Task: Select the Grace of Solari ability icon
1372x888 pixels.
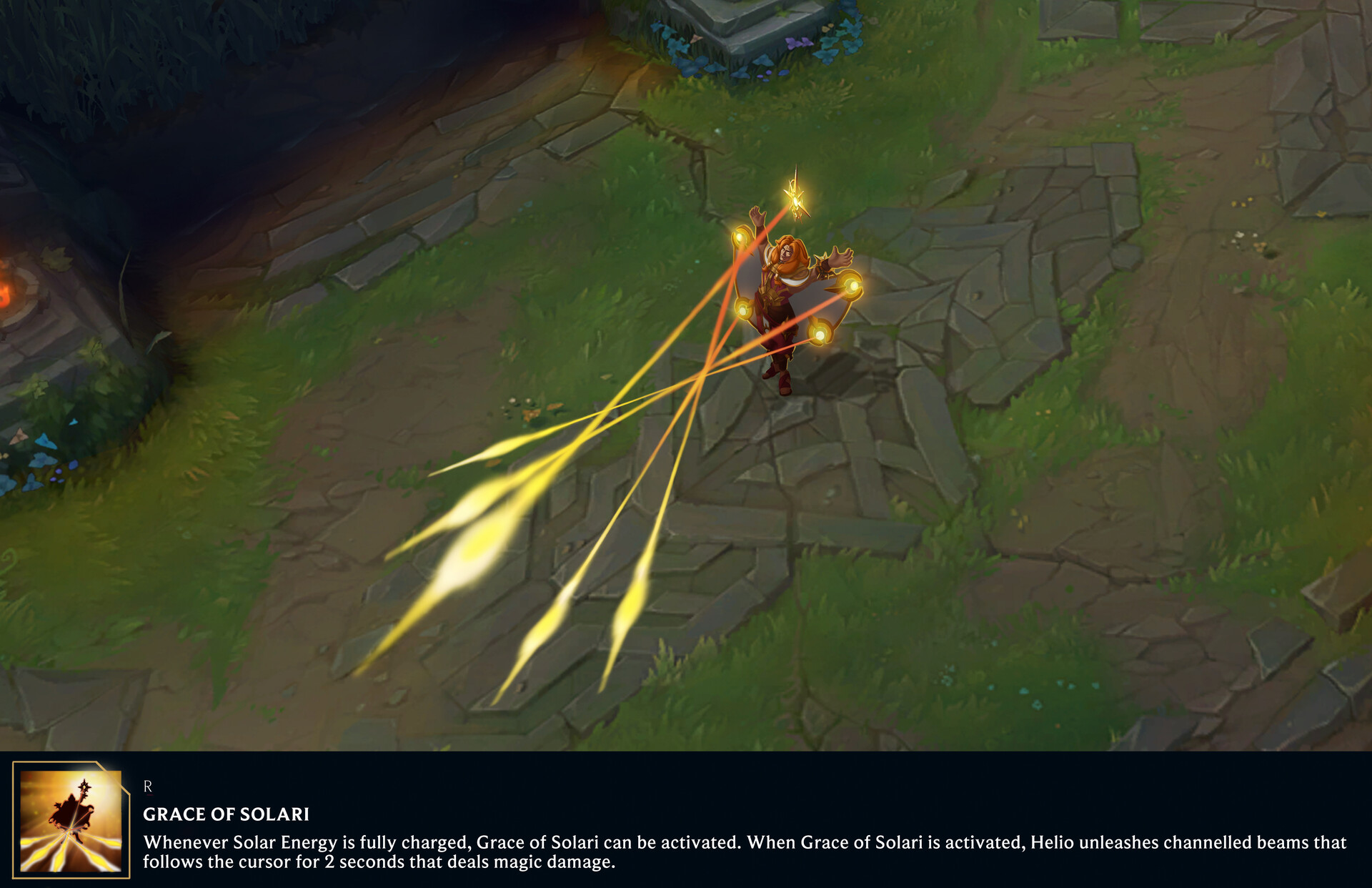Action: pyautogui.click(x=71, y=820)
